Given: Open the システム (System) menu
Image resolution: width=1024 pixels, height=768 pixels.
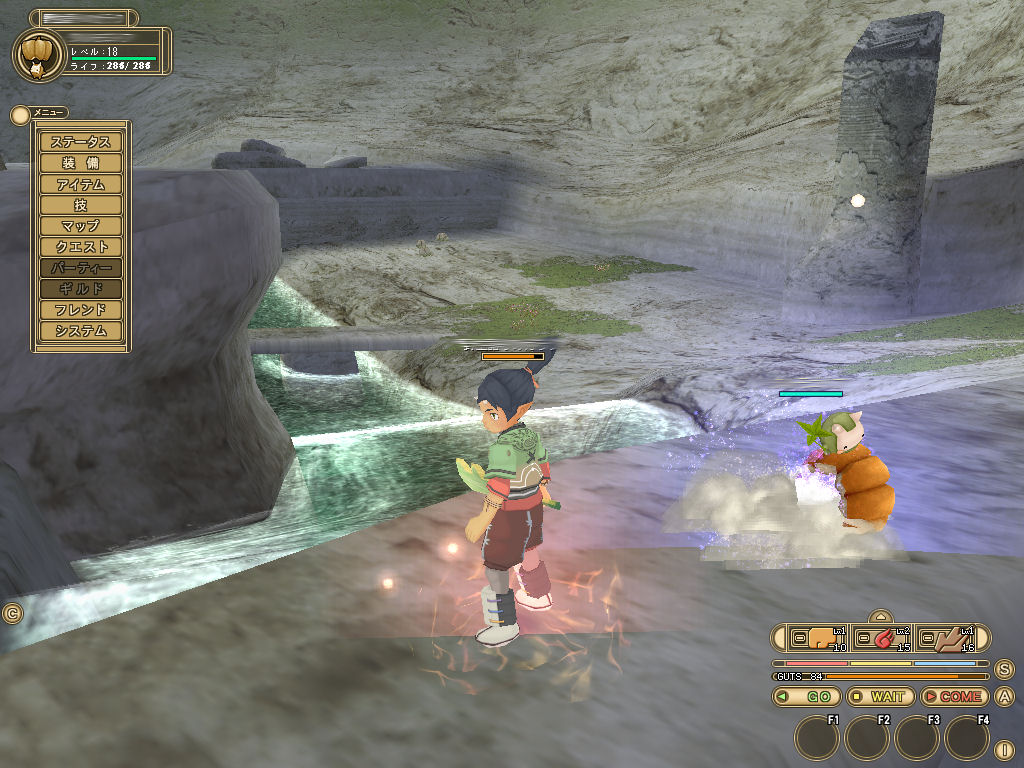Looking at the screenshot, I should point(81,331).
